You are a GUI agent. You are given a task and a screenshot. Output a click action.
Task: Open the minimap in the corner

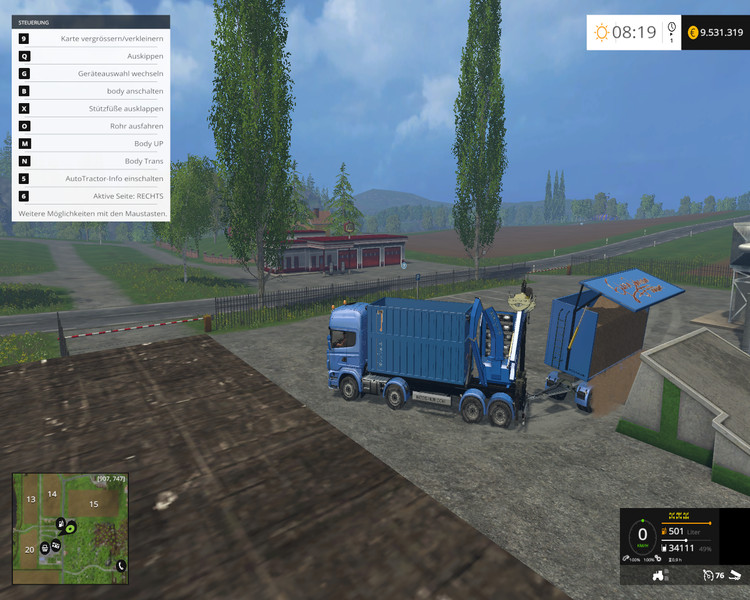(x=70, y=528)
